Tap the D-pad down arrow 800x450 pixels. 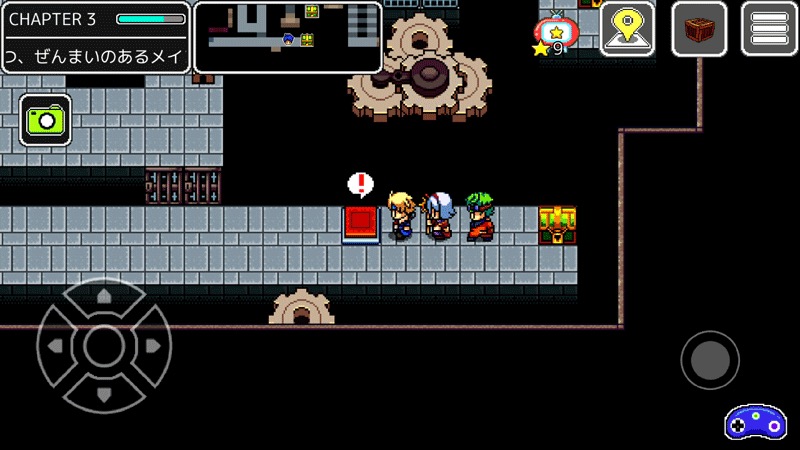pos(103,394)
